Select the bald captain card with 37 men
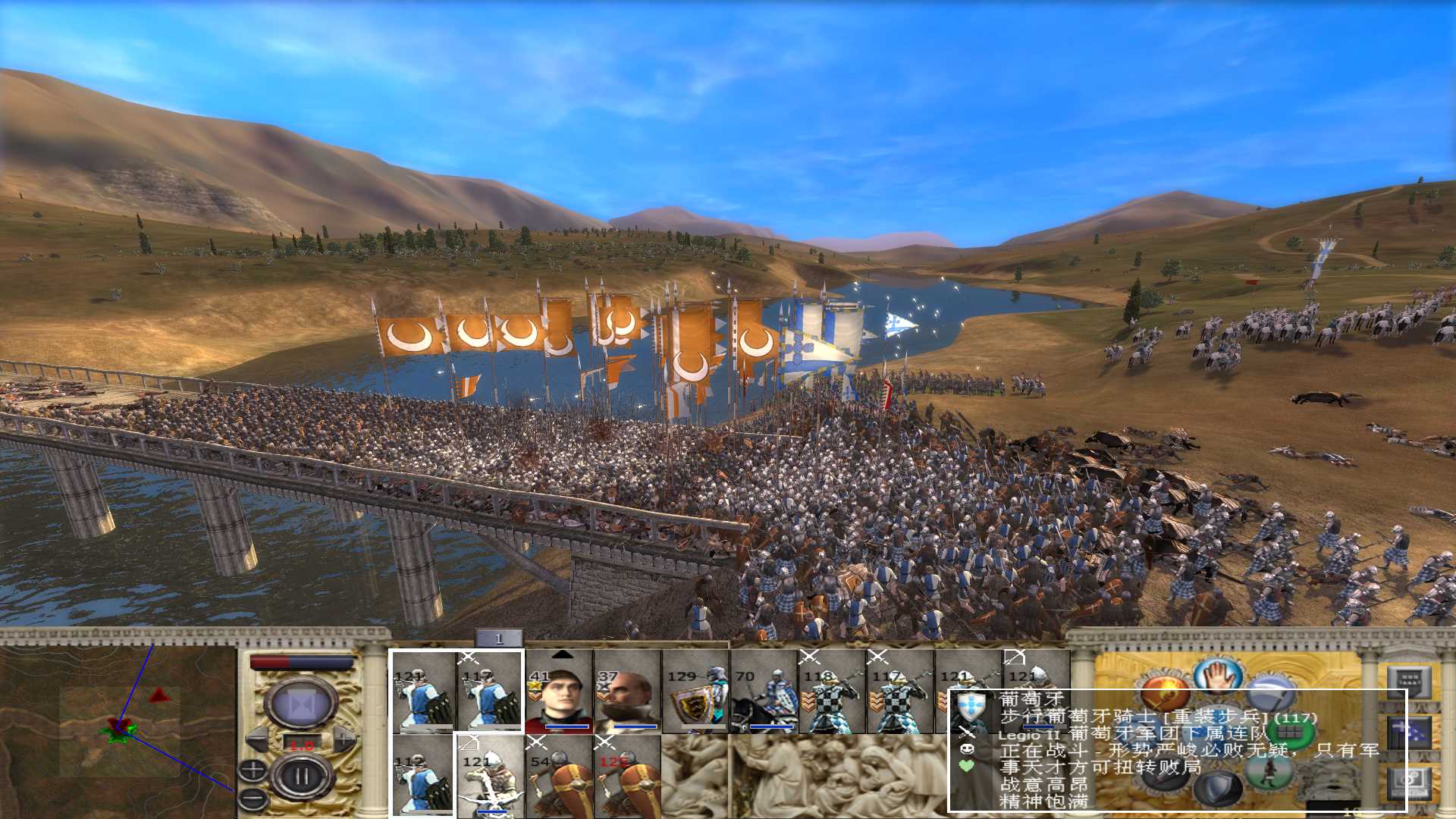 pos(626,692)
